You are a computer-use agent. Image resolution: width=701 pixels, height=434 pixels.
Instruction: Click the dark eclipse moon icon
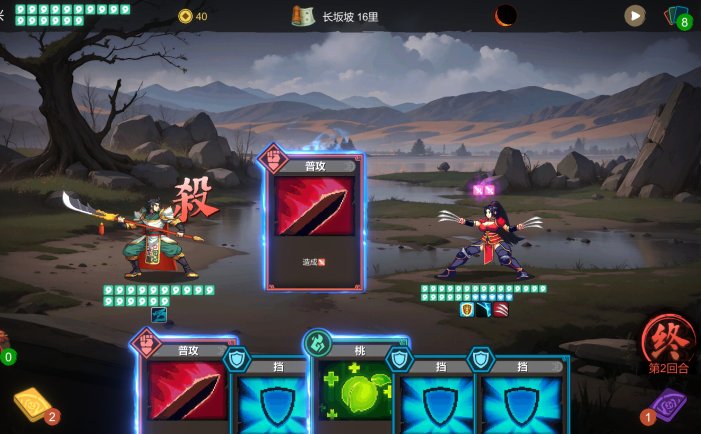point(507,16)
